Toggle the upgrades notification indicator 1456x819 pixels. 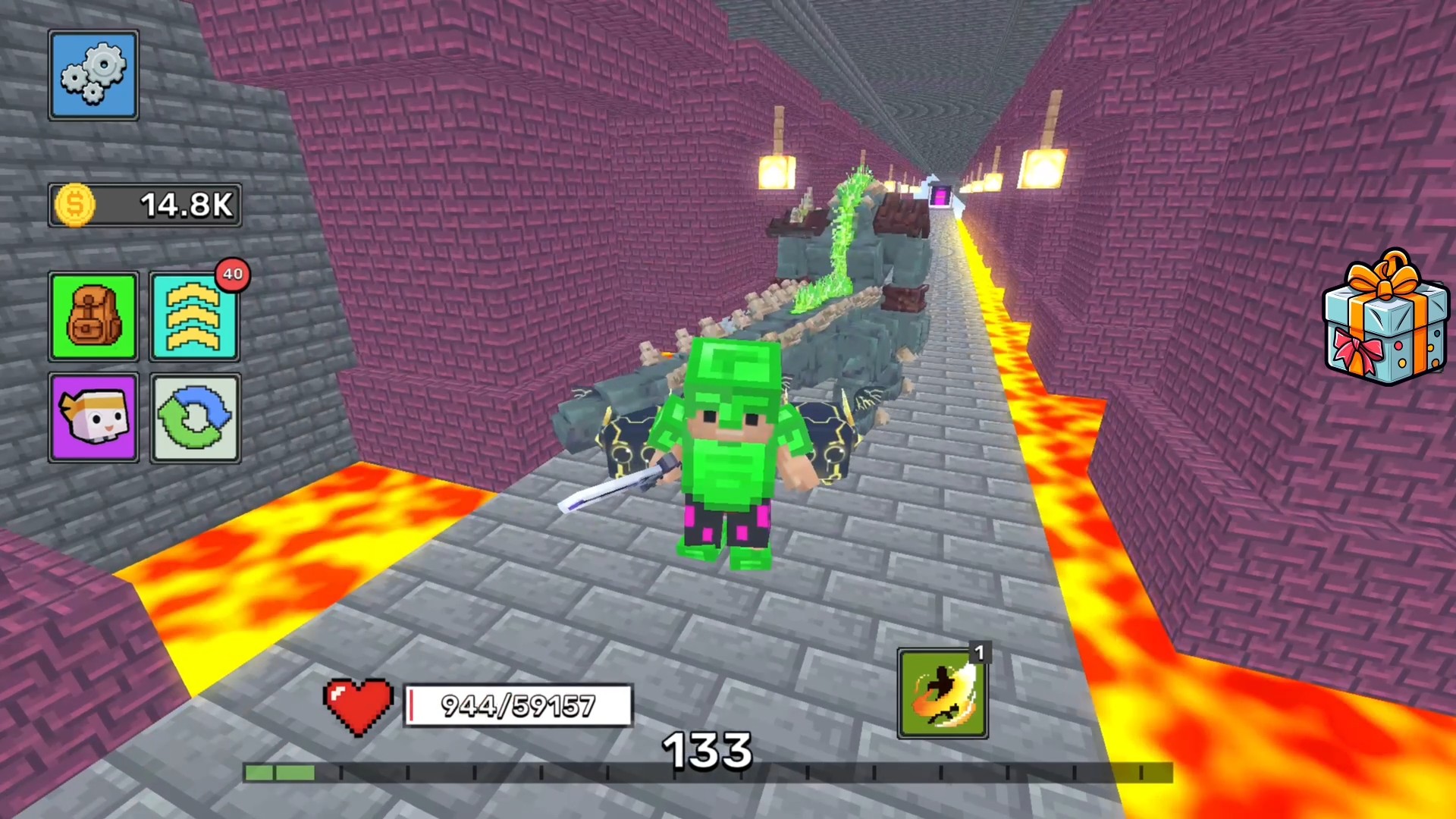[234, 275]
